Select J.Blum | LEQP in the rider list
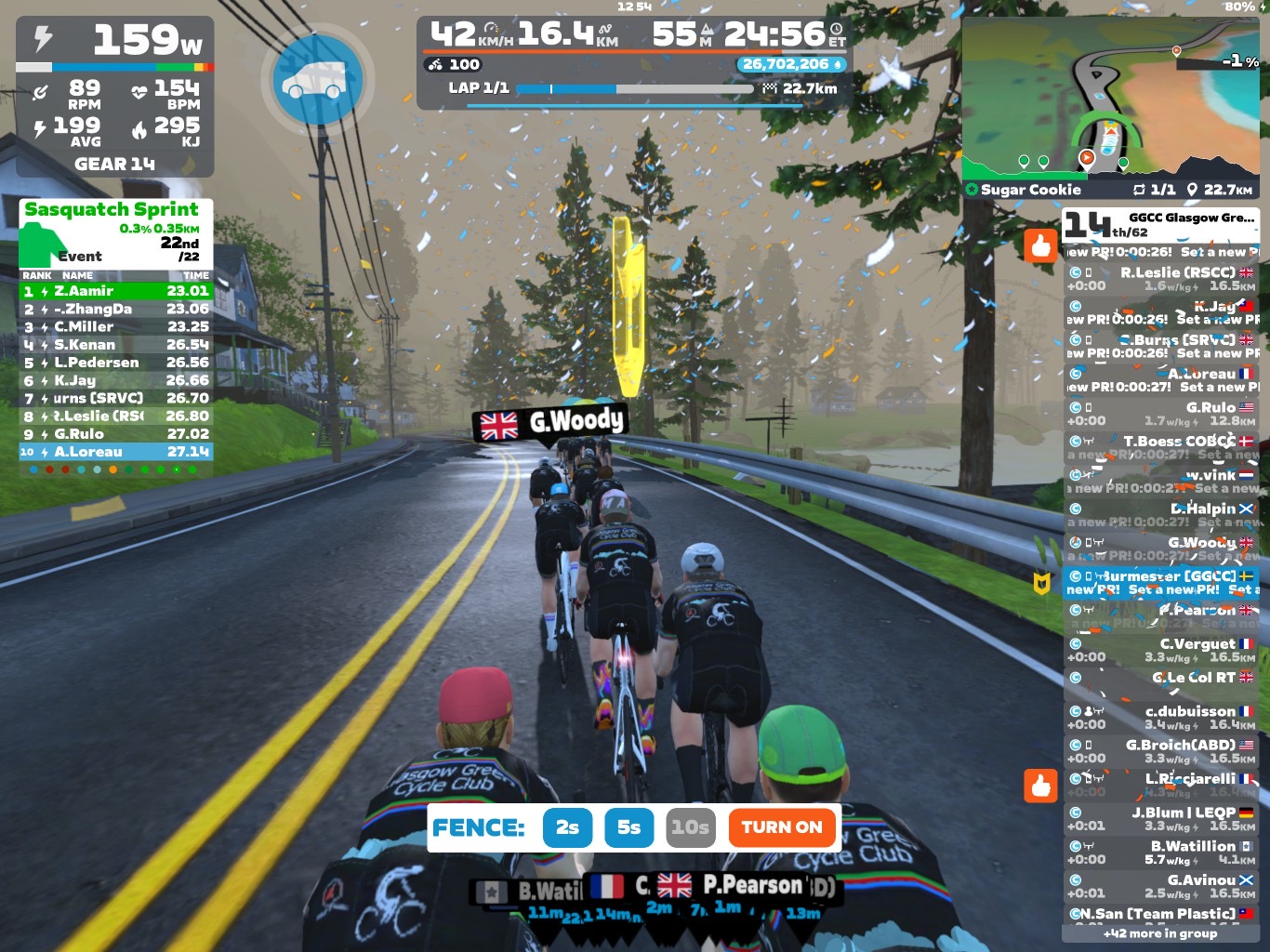 [x=1162, y=818]
